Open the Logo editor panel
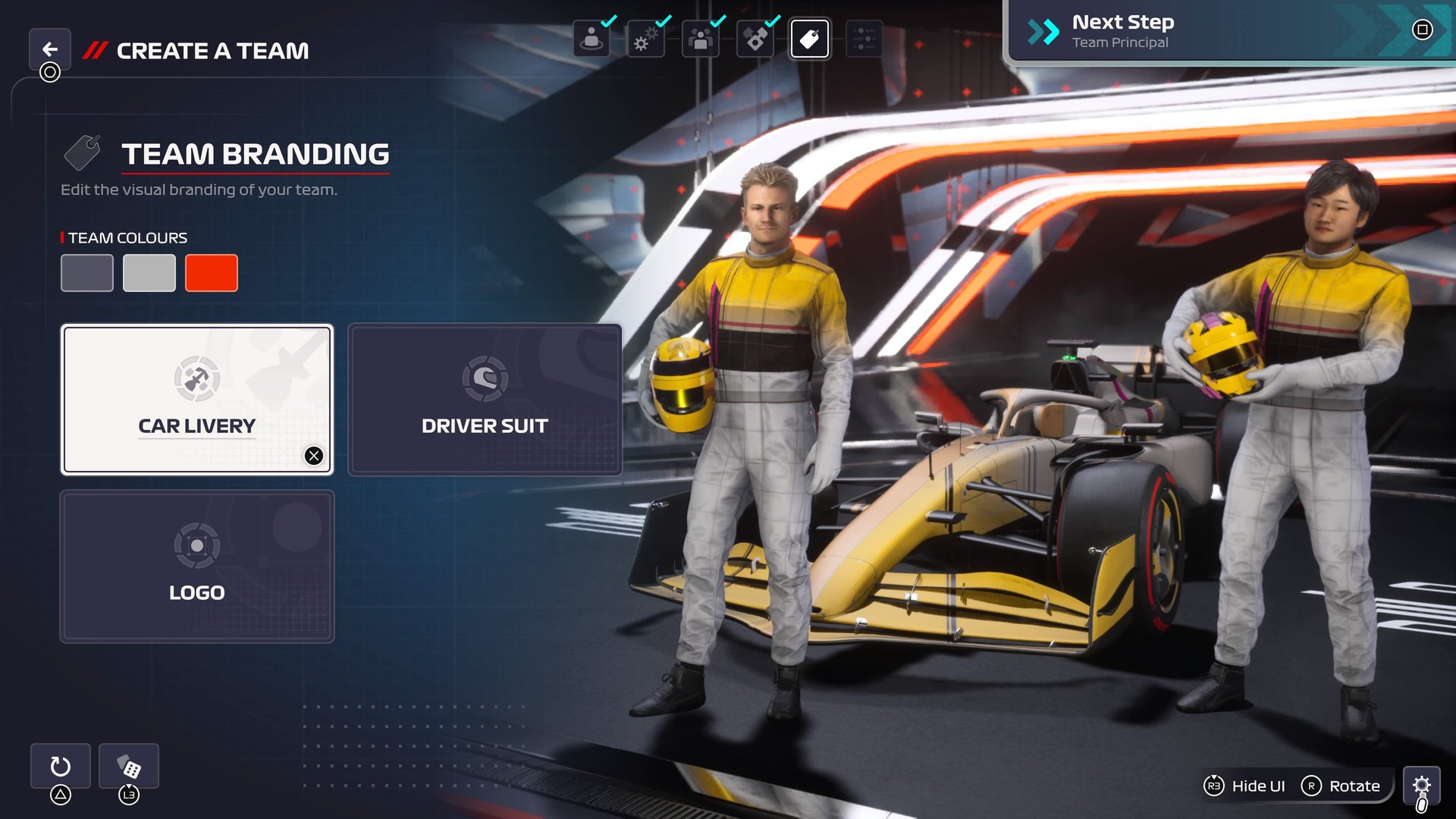Image resolution: width=1456 pixels, height=819 pixels. [196, 566]
